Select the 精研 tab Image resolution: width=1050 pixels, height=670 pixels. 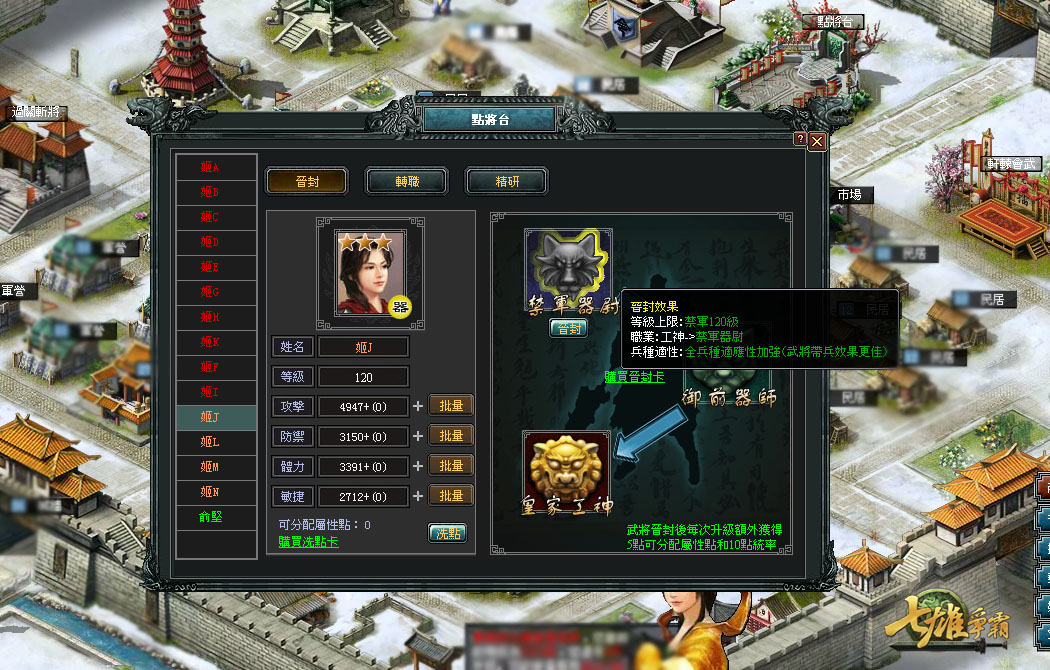pos(507,181)
